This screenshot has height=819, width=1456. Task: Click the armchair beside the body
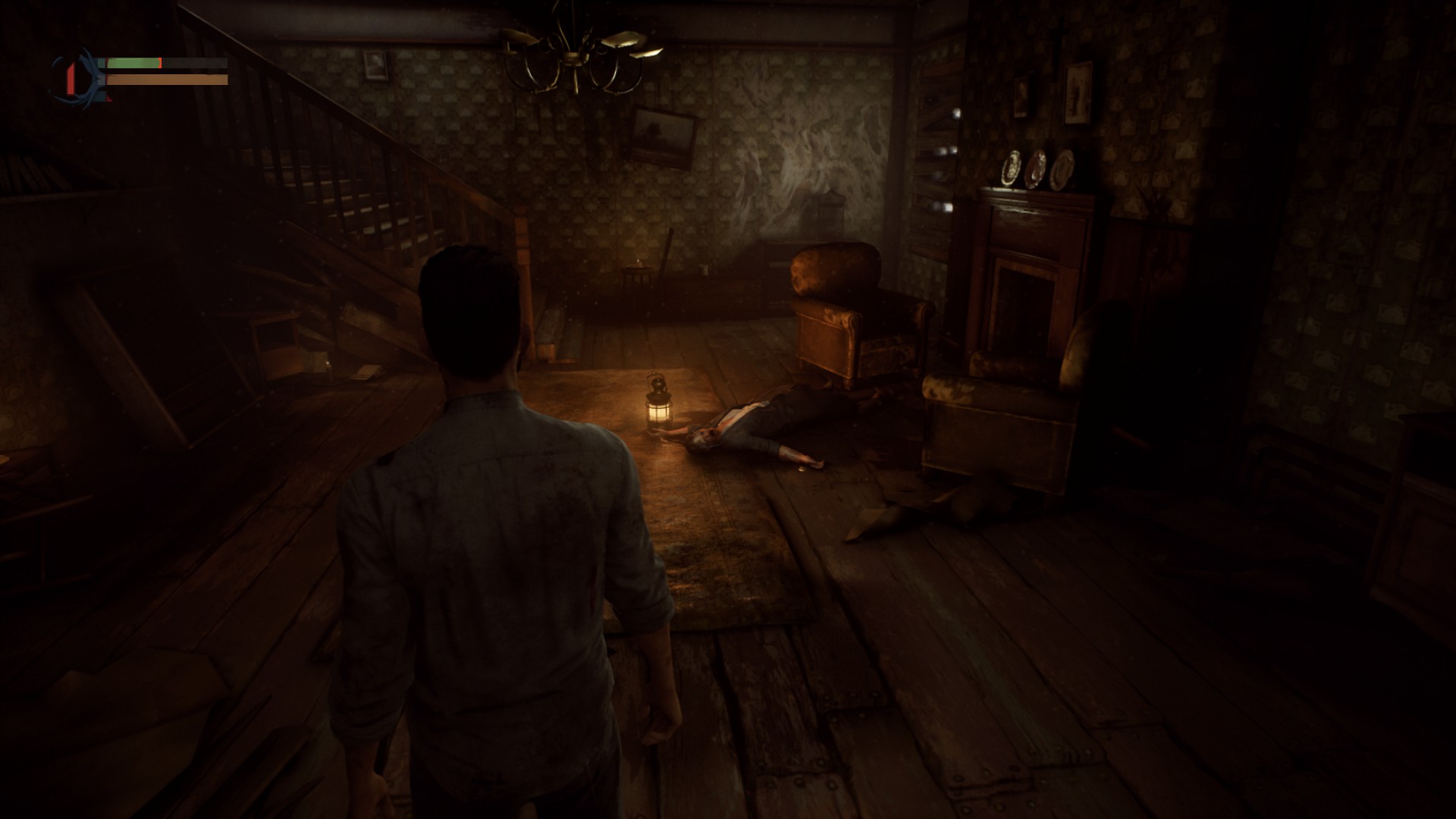coord(857,318)
